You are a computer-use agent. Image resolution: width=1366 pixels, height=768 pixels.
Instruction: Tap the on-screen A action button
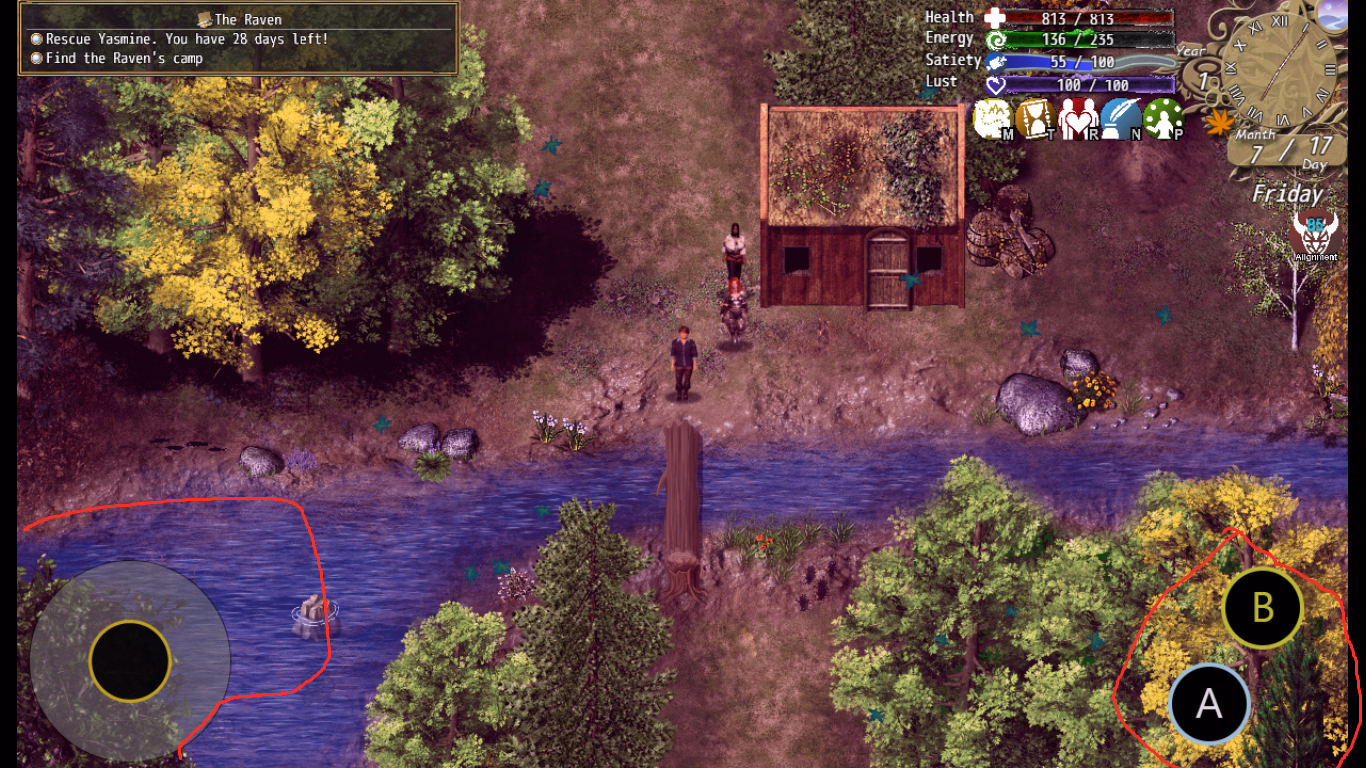tap(1209, 704)
